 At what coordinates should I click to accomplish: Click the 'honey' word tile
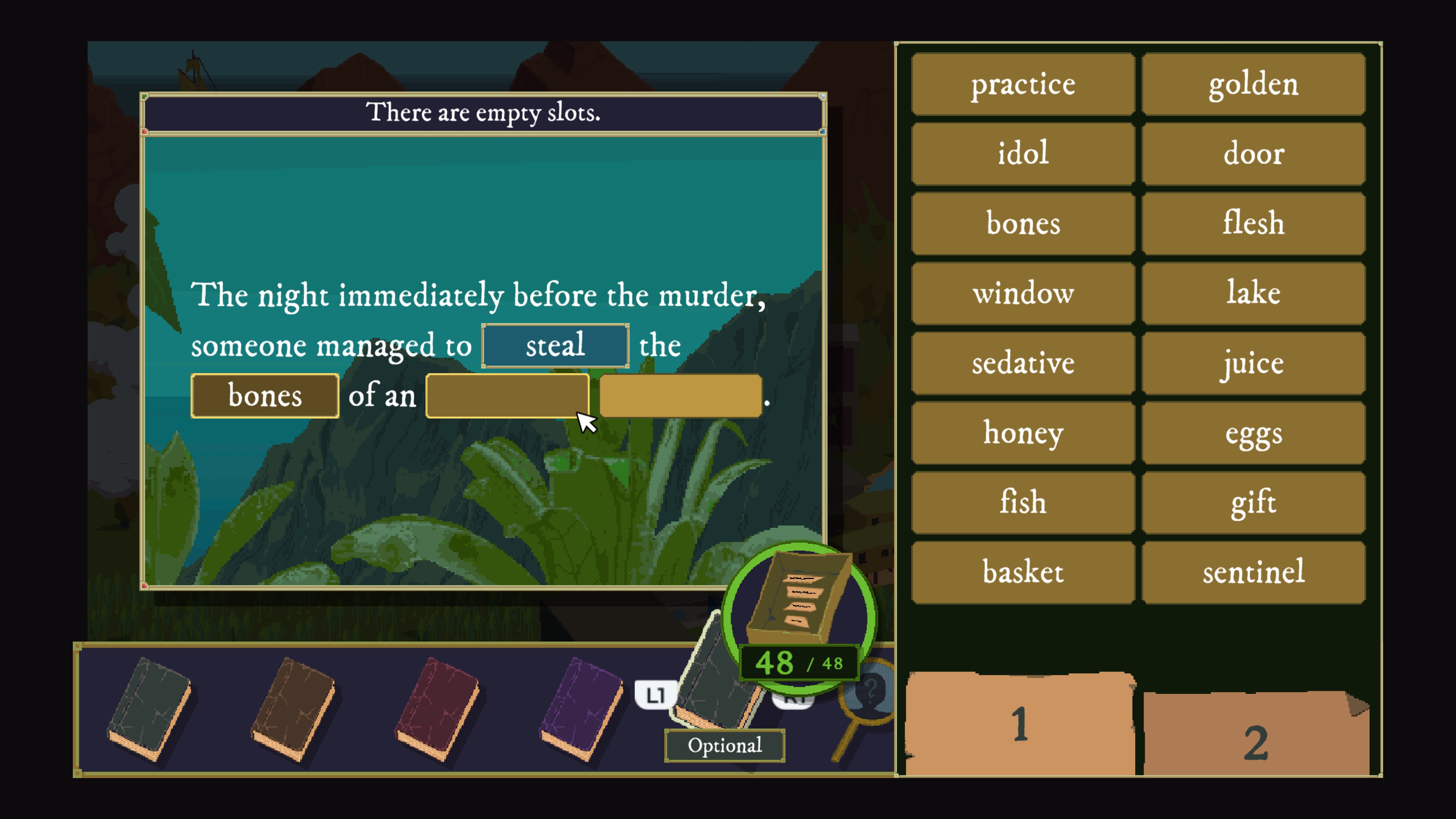[x=1023, y=433]
